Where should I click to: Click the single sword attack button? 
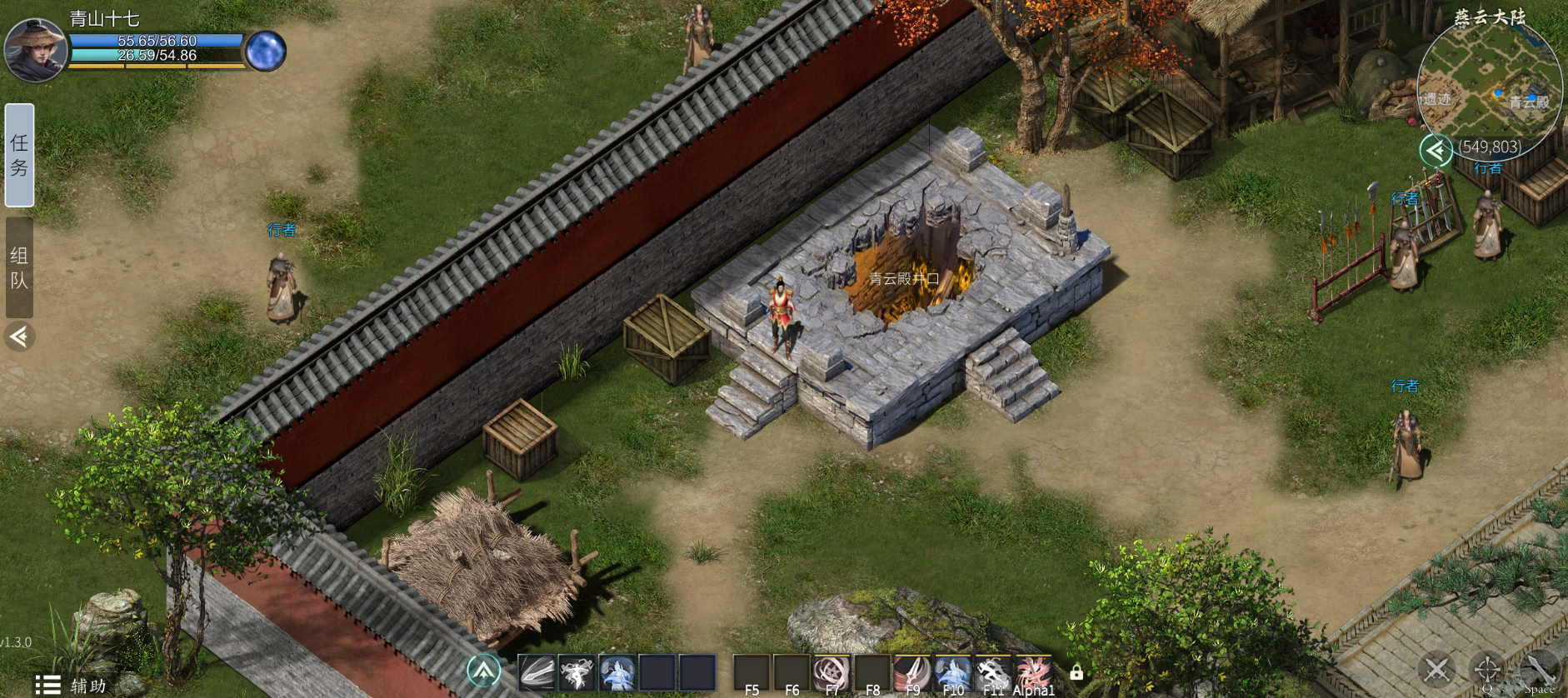1539,669
